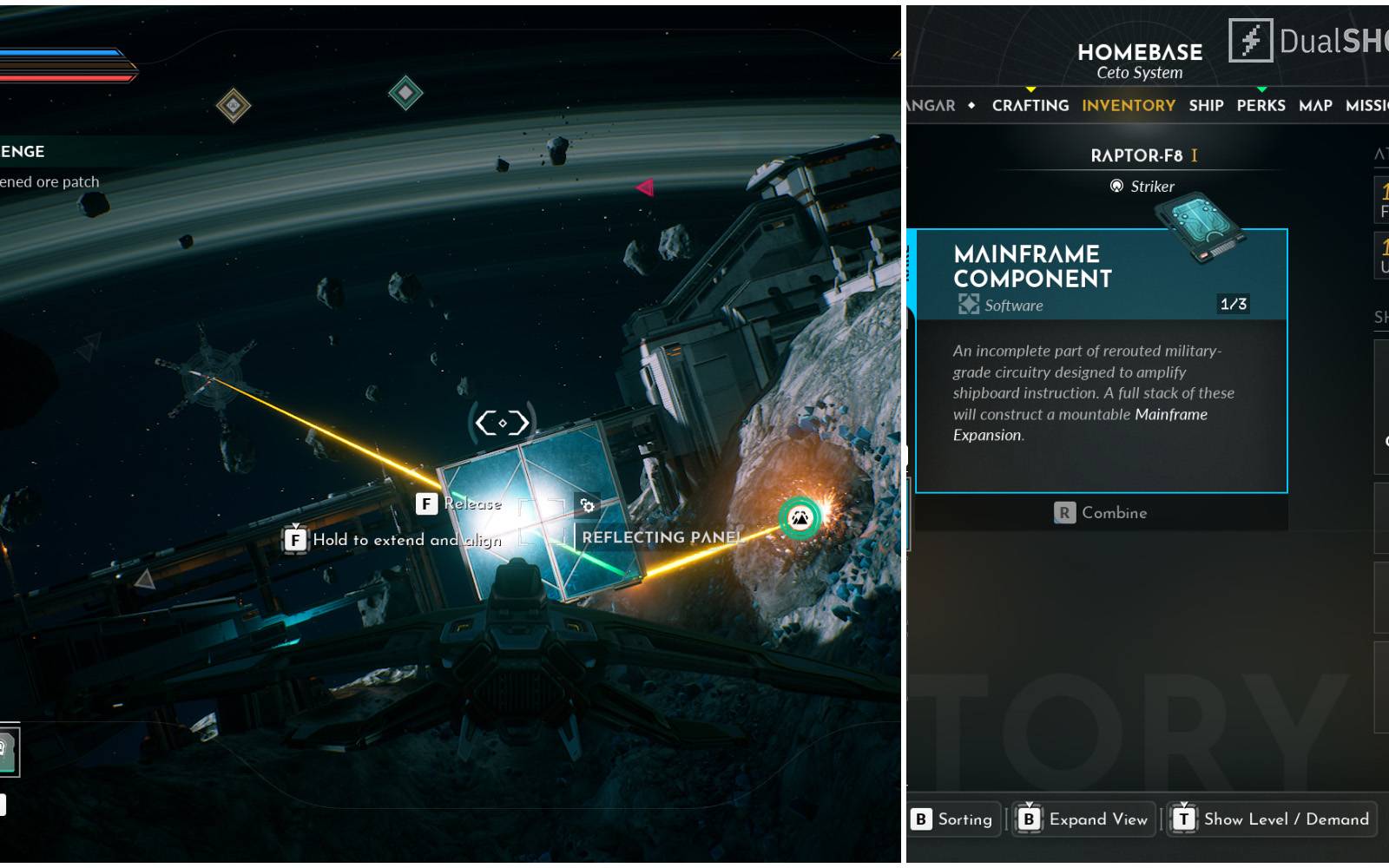Image resolution: width=1389 pixels, height=868 pixels.
Task: Select the Perks tab
Action: 1261,105
